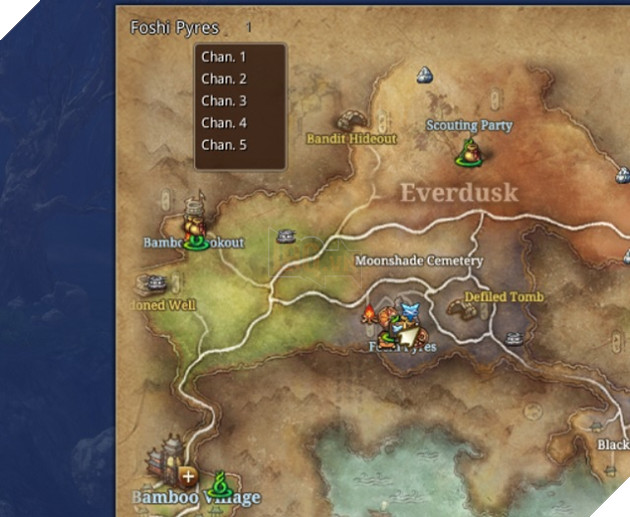Select the Scouting Party location marker
Image resolution: width=630 pixels, height=517 pixels.
(468, 148)
